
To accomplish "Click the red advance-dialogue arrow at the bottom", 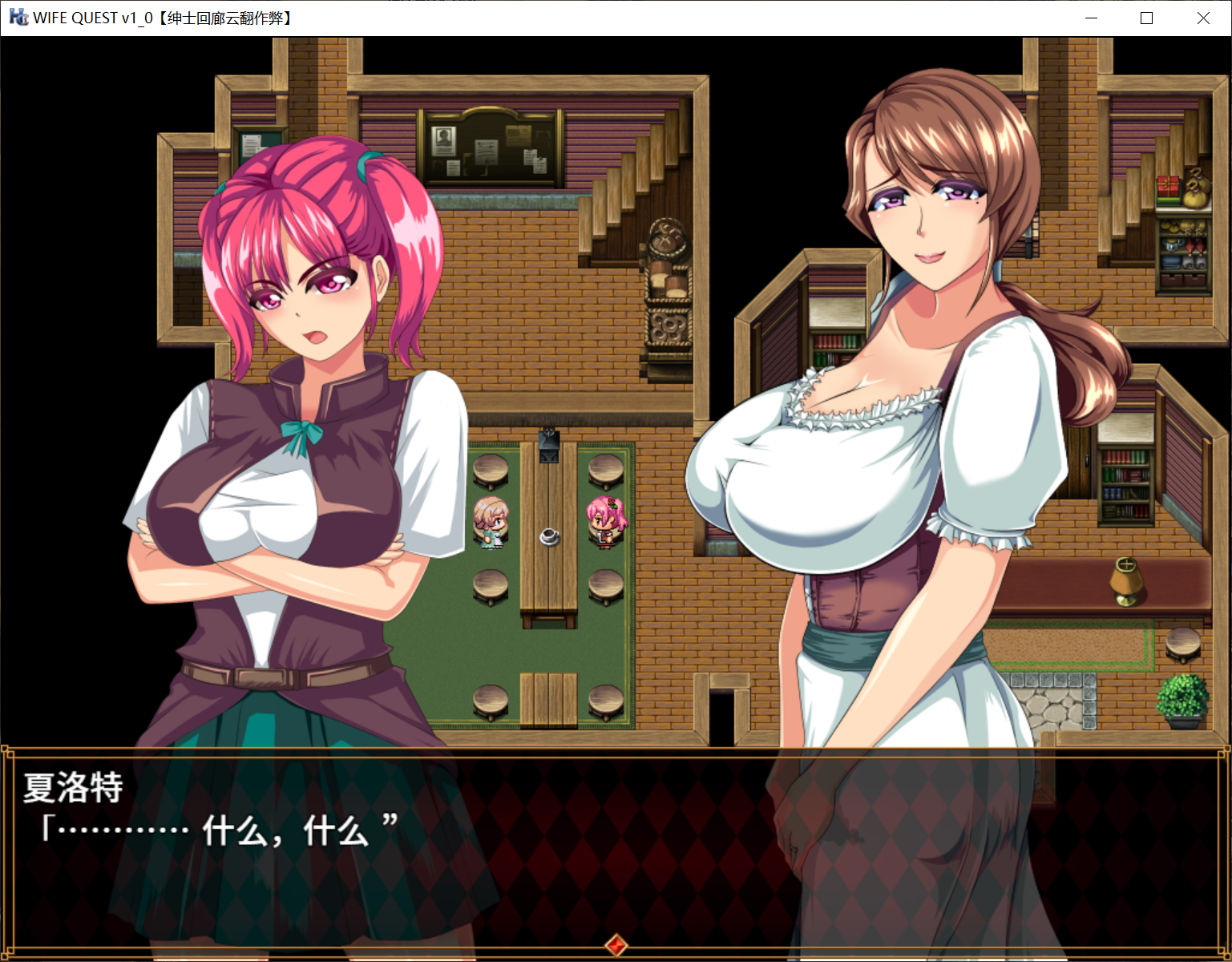I will coord(617,944).
